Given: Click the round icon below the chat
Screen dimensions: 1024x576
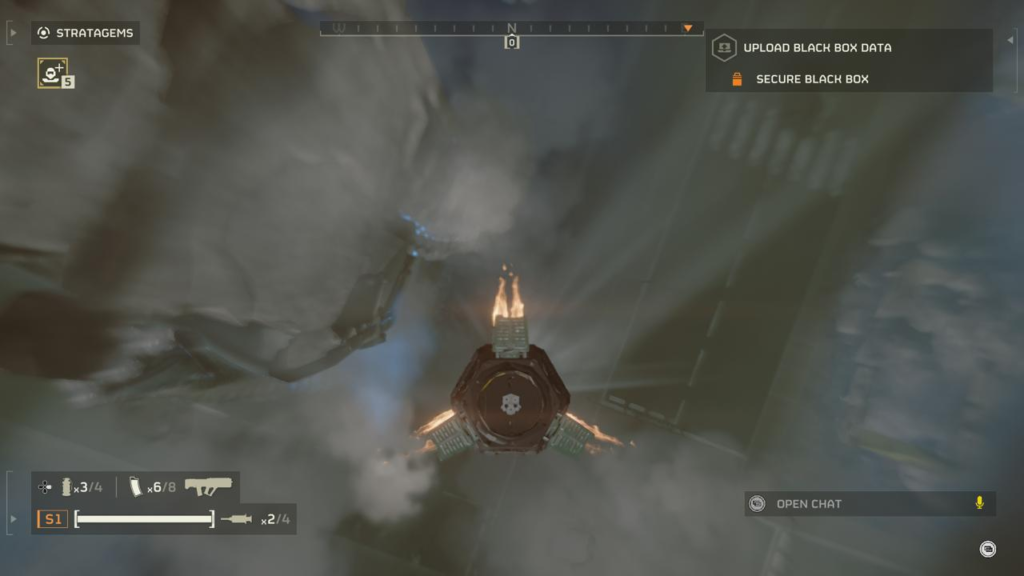Looking at the screenshot, I should 987,548.
